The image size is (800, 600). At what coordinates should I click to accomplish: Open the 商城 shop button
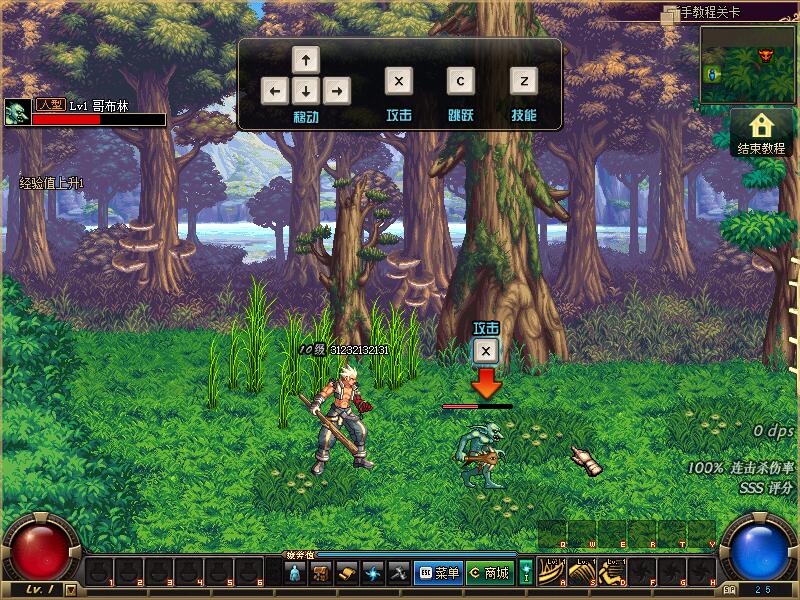pos(488,573)
